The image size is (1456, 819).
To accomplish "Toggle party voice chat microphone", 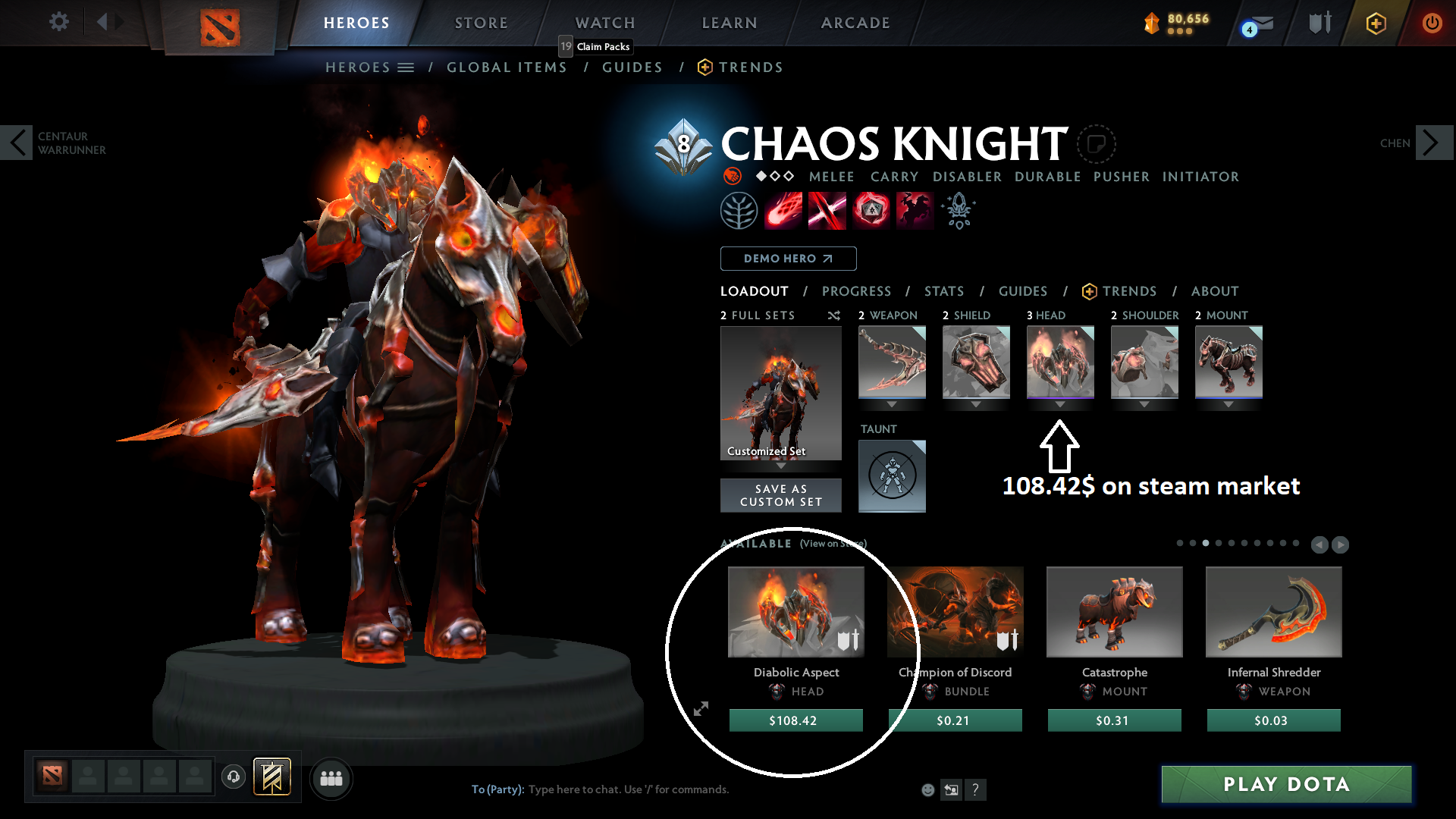I will coord(233,777).
